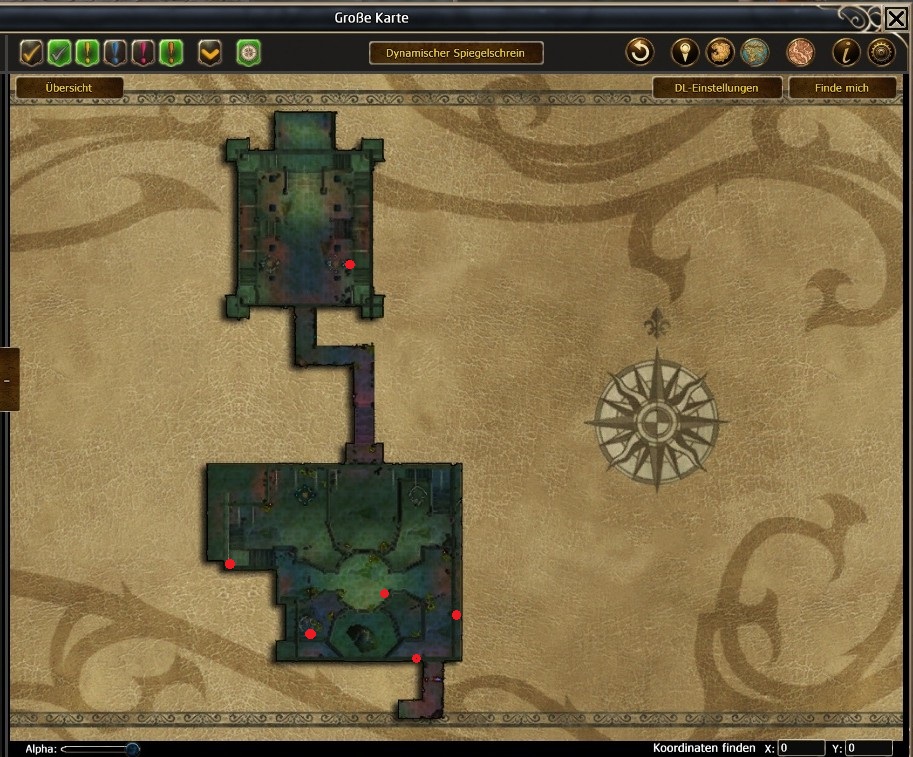Click the circular arrow reset icon
Viewport: 913px width, 757px height.
[640, 52]
